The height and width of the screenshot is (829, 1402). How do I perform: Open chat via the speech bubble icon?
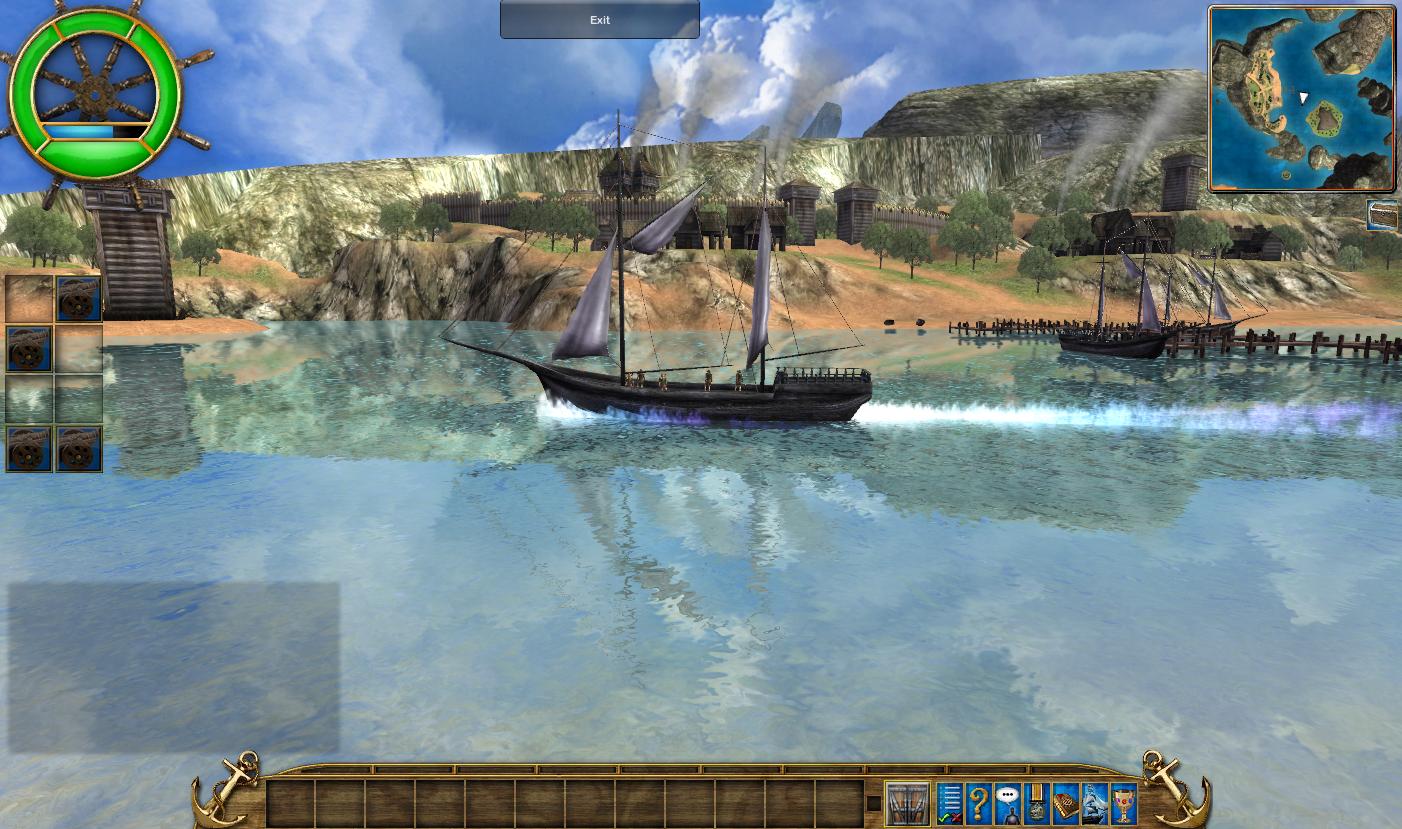point(1007,804)
